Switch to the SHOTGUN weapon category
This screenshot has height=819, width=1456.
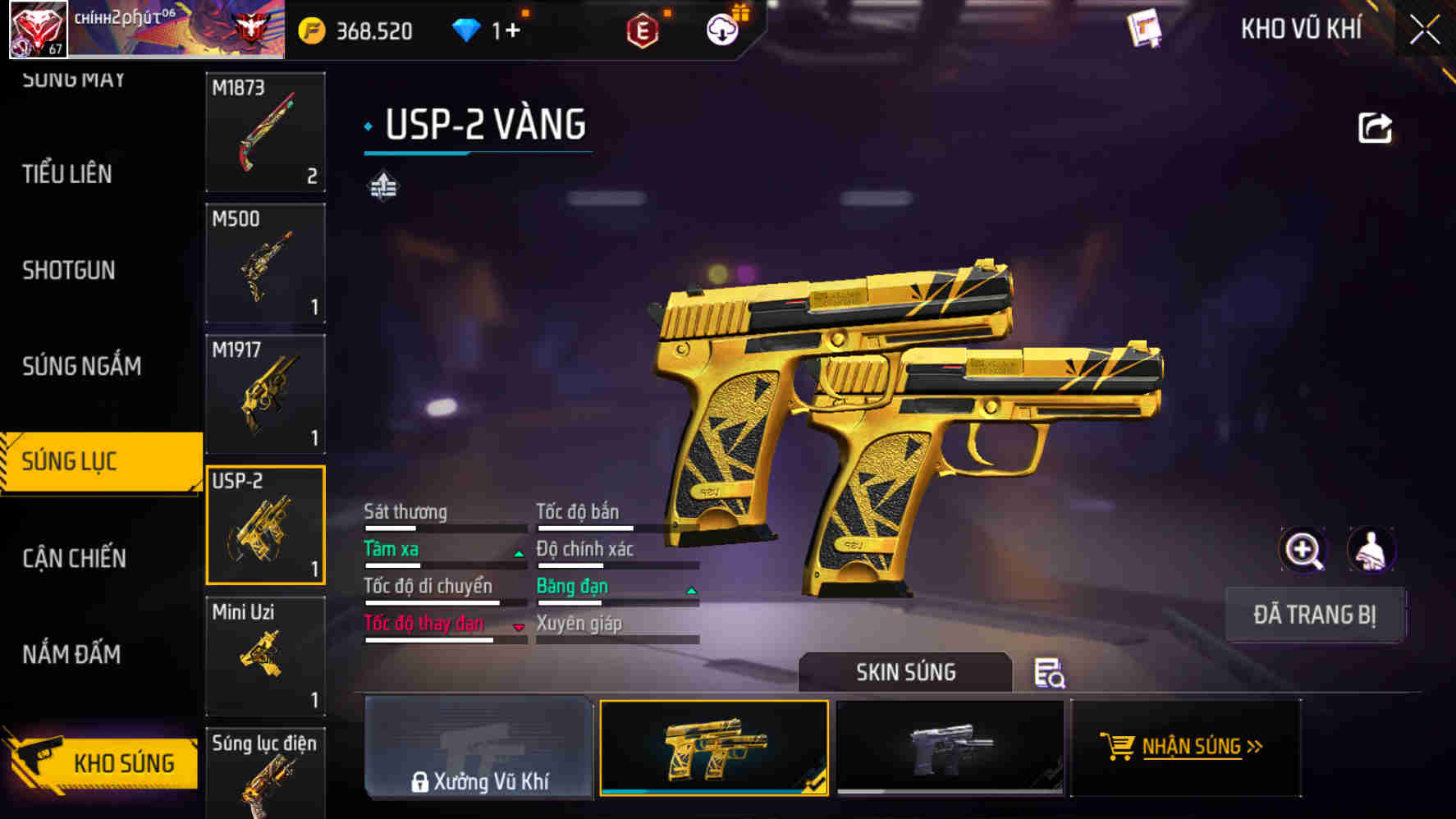coord(69,270)
